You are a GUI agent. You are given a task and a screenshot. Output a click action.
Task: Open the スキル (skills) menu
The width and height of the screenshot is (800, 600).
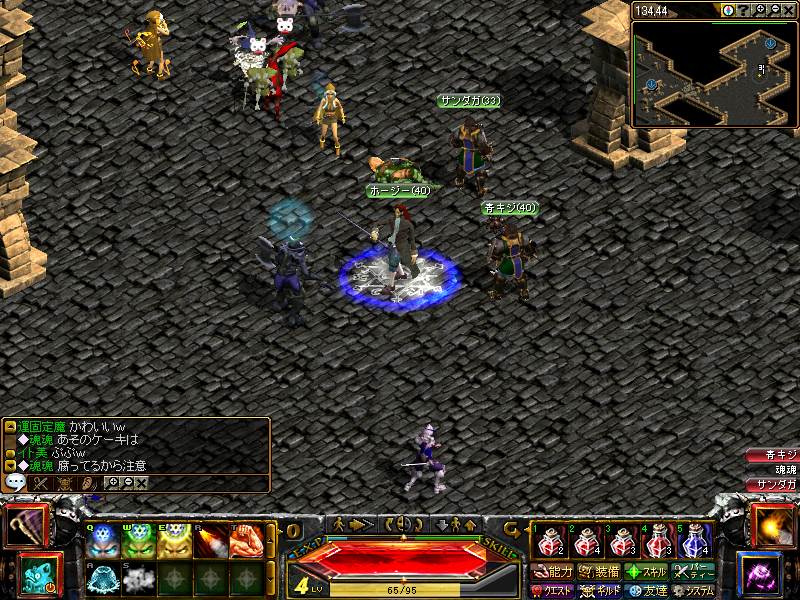[647, 572]
